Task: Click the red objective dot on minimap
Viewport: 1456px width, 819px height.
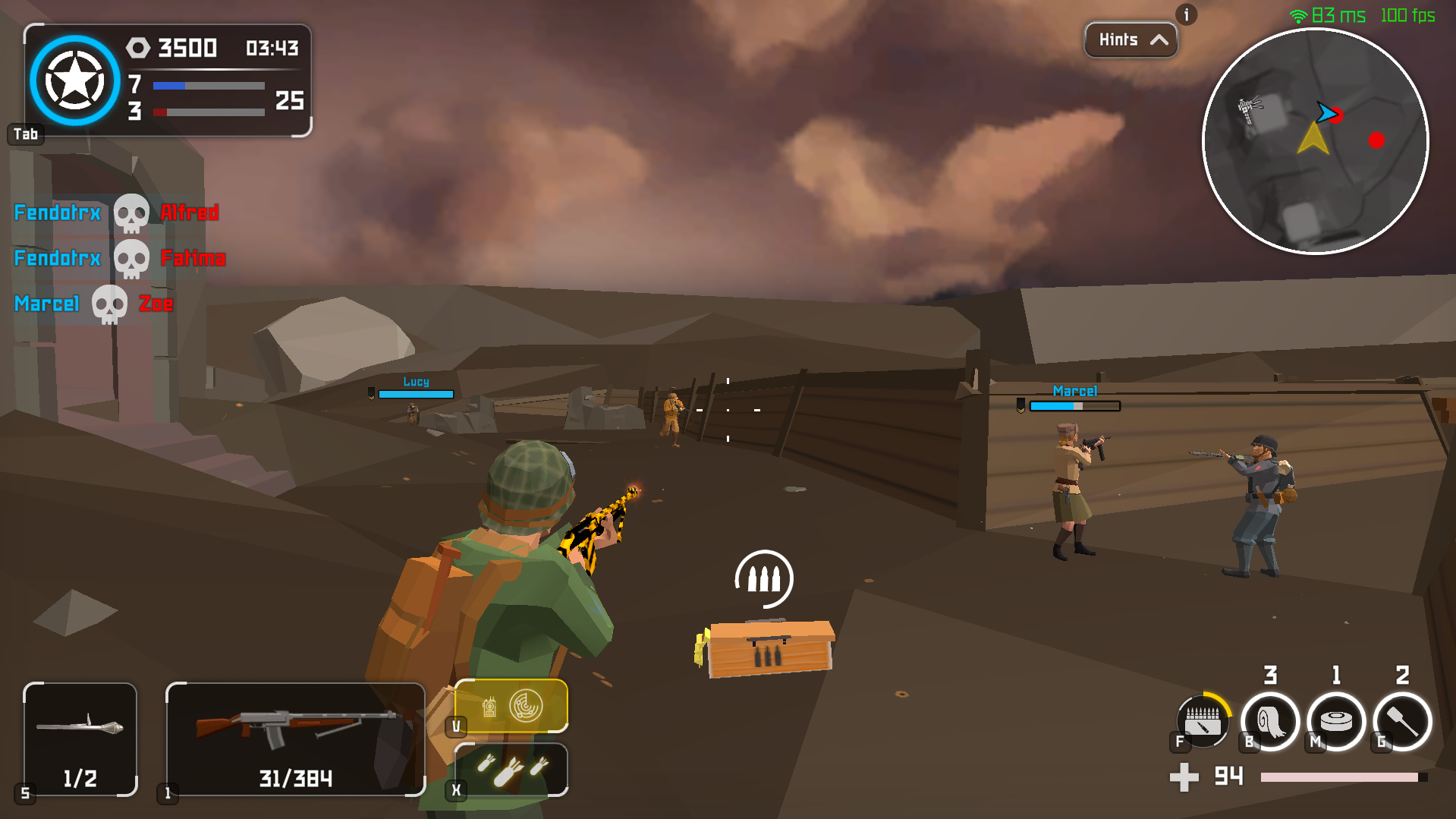Action: [x=1378, y=140]
